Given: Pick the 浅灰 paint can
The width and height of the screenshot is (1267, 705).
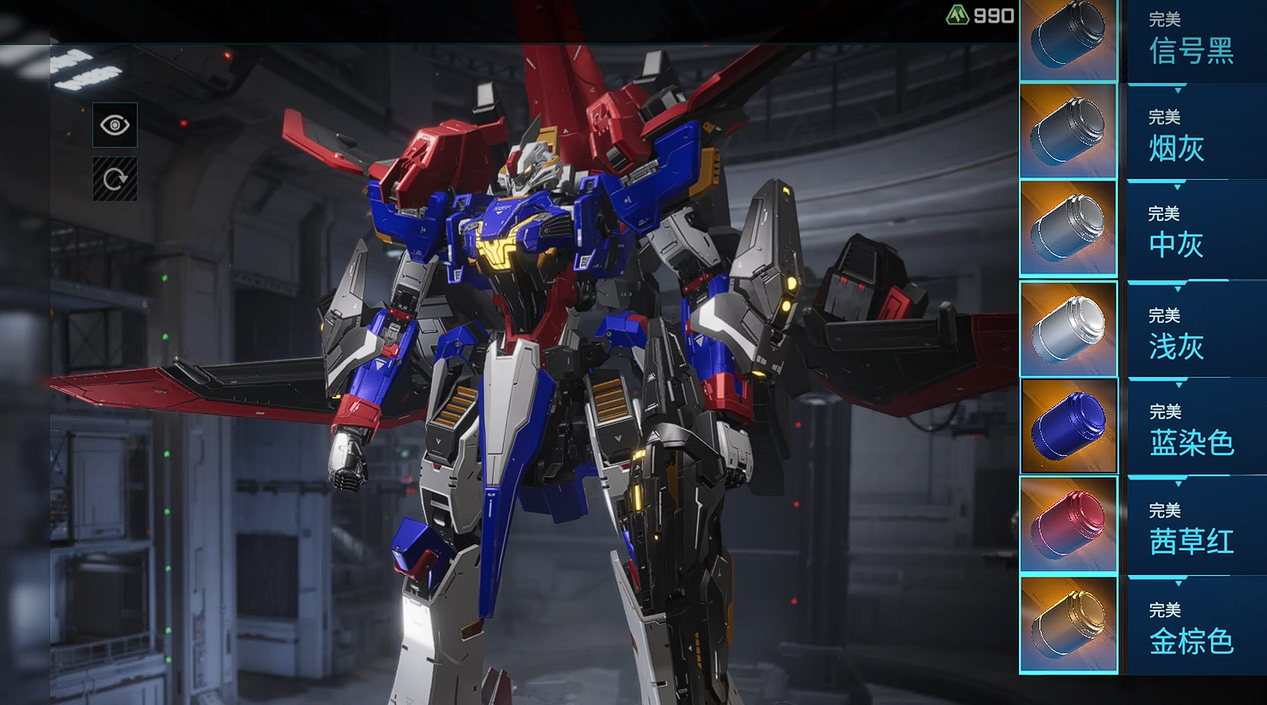Looking at the screenshot, I should tap(1068, 328).
